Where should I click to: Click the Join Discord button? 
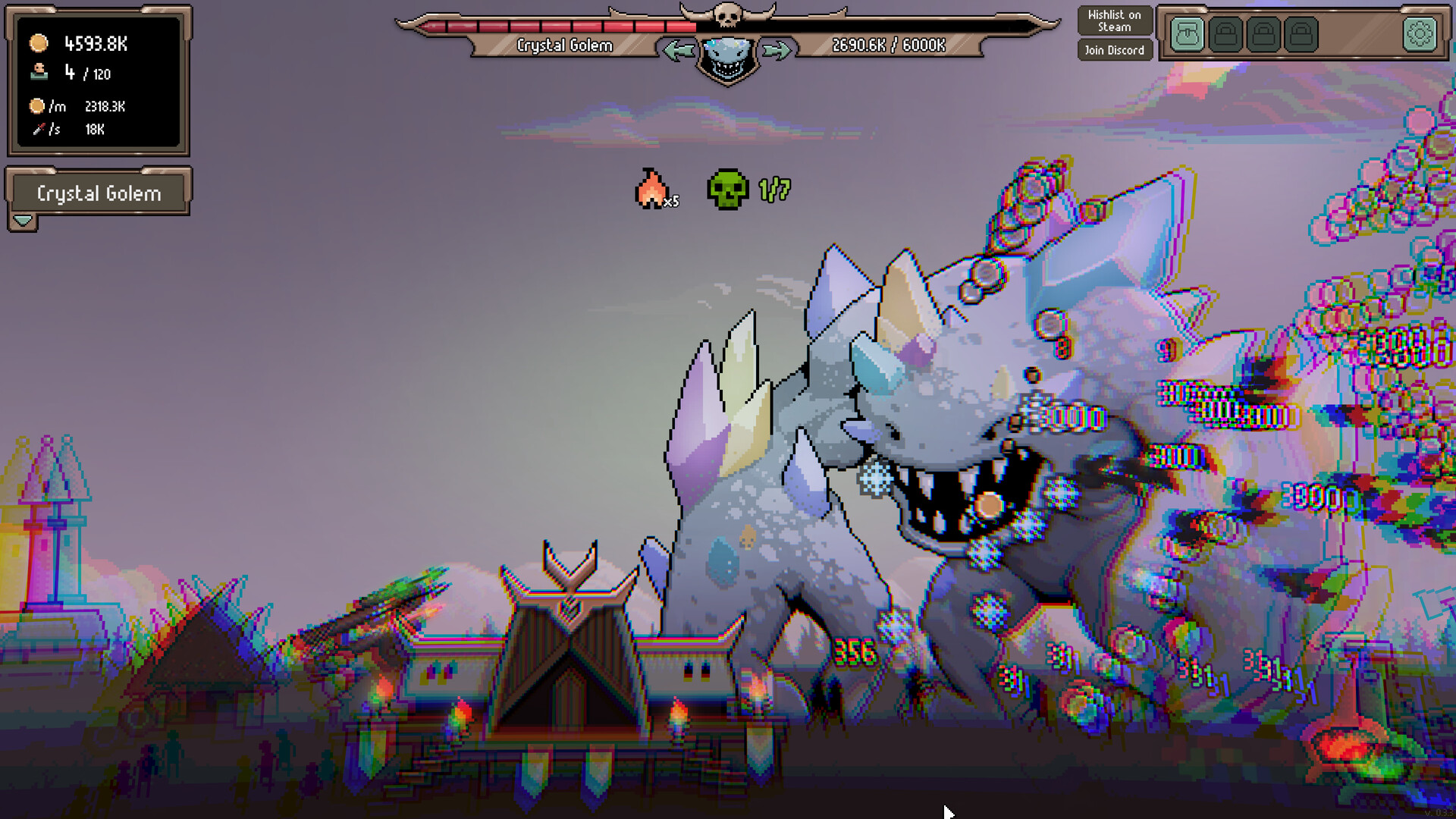1114,50
